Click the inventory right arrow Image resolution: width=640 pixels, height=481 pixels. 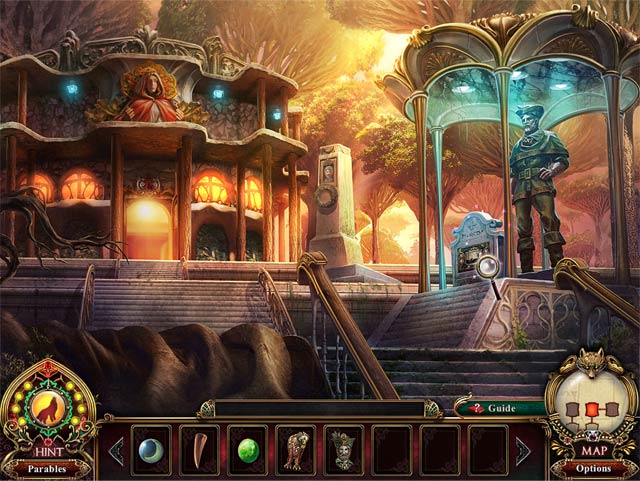523,450
